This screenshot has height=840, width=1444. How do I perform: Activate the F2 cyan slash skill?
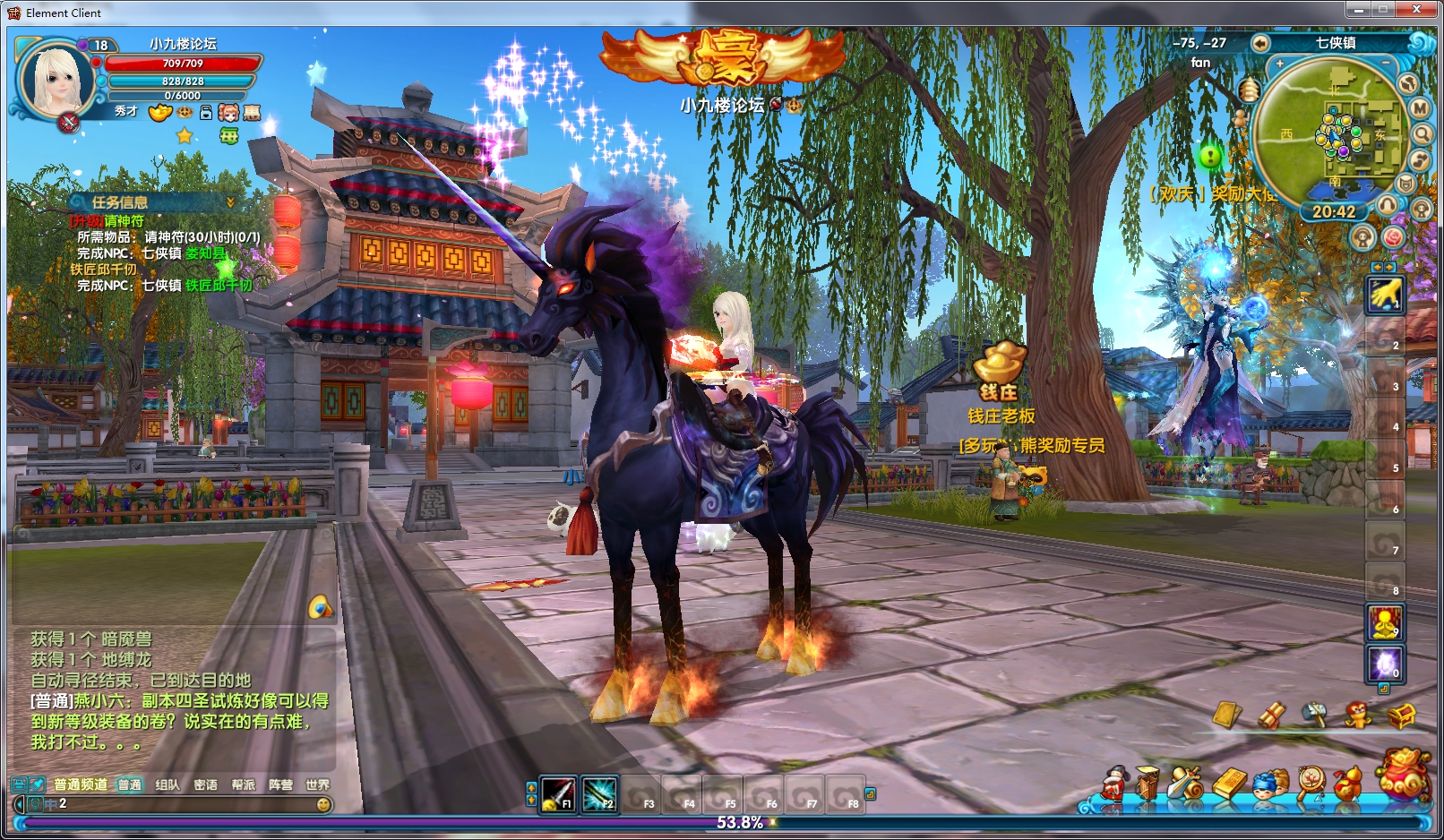(x=599, y=793)
